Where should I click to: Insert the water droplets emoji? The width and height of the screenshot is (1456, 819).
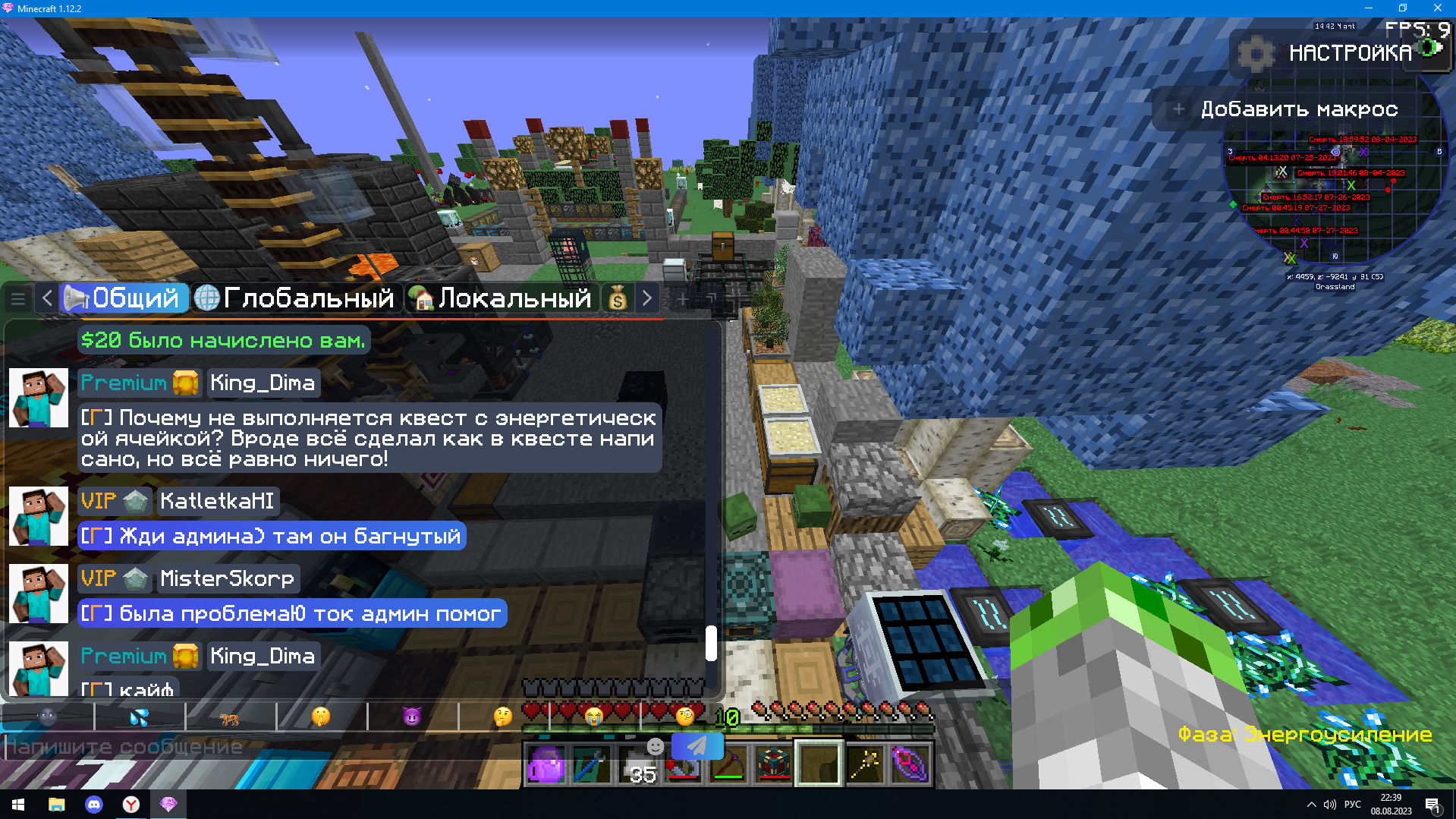(x=140, y=716)
